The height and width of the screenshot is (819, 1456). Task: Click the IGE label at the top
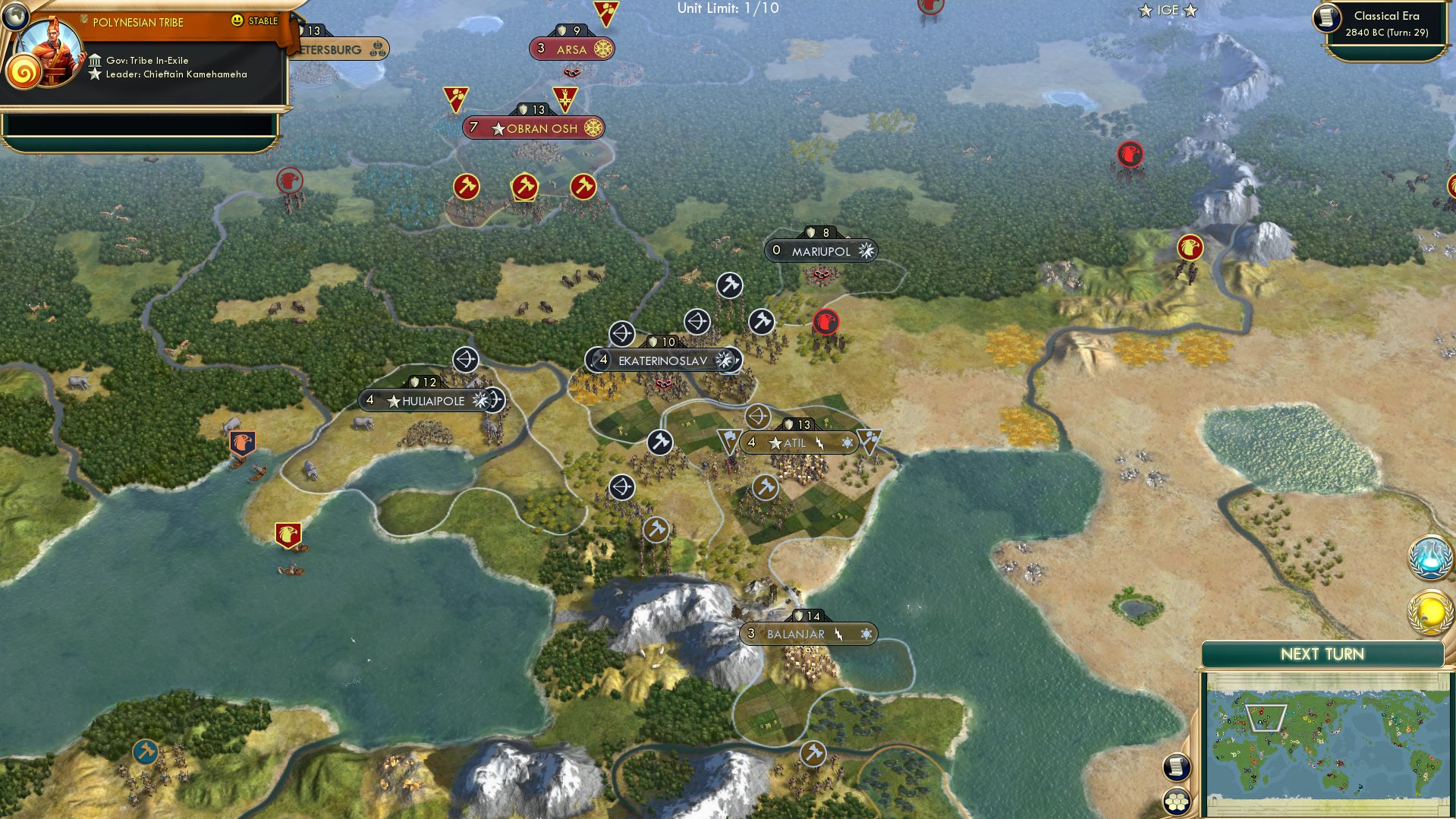click(1166, 11)
